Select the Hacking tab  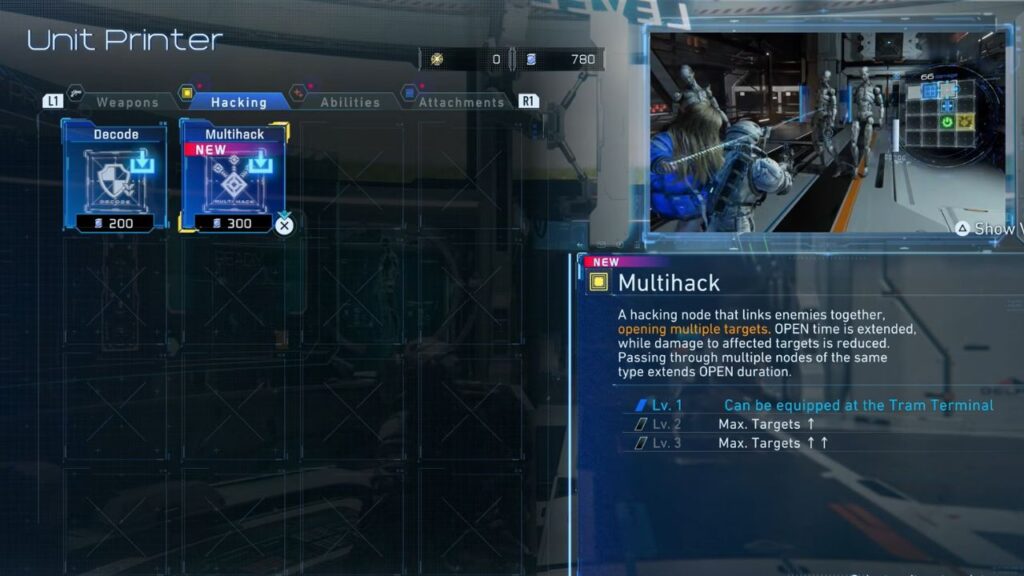[x=238, y=102]
